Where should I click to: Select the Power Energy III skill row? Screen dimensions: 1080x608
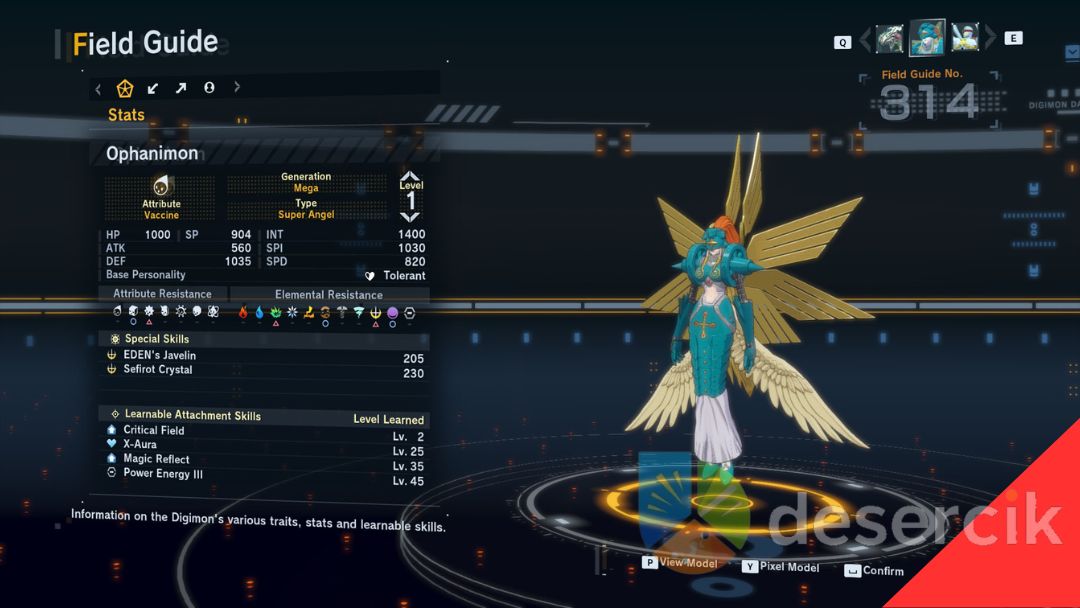(163, 474)
